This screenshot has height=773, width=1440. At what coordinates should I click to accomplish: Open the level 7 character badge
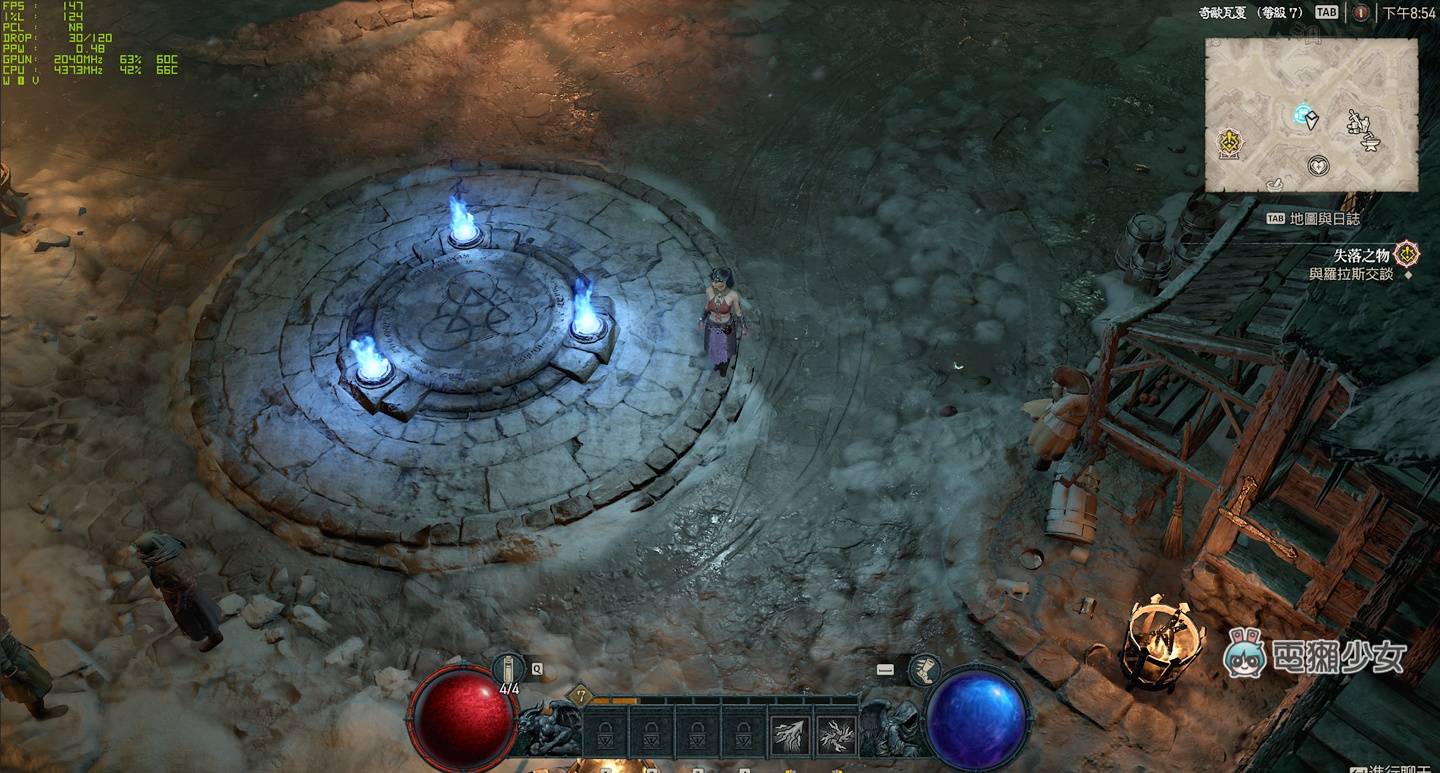(x=579, y=696)
